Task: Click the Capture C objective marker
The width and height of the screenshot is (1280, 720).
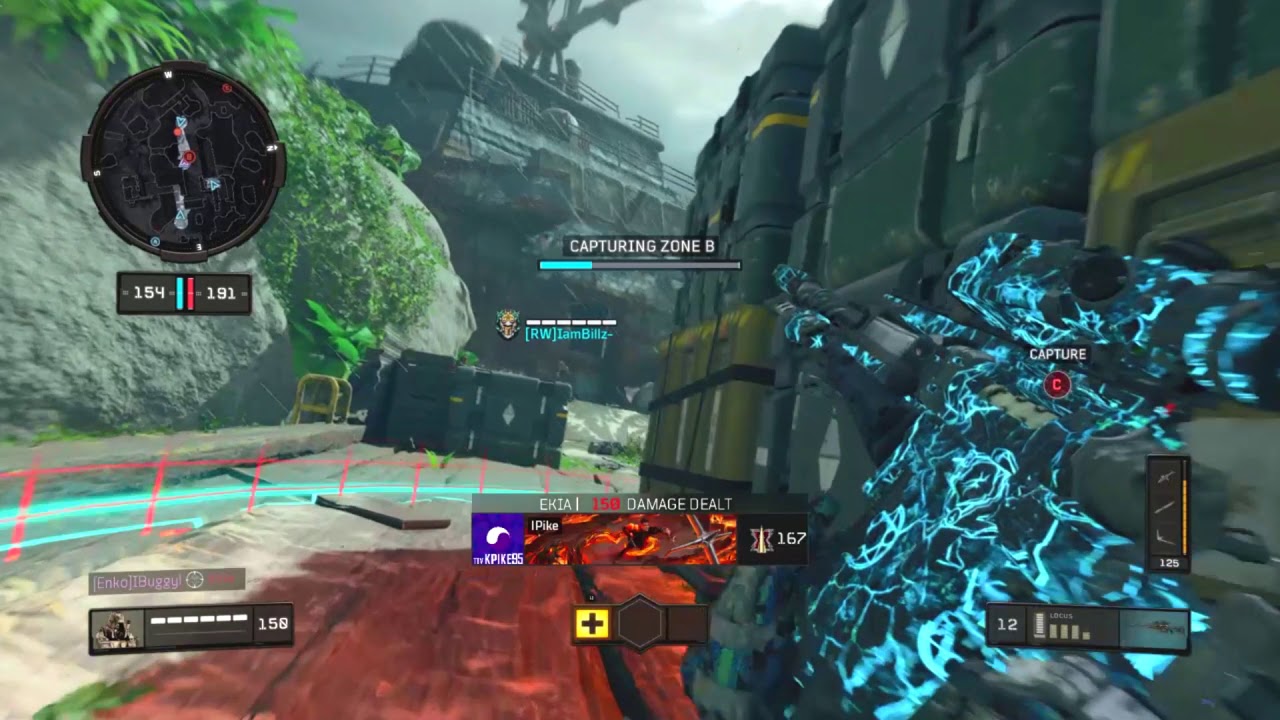Action: pos(1057,384)
